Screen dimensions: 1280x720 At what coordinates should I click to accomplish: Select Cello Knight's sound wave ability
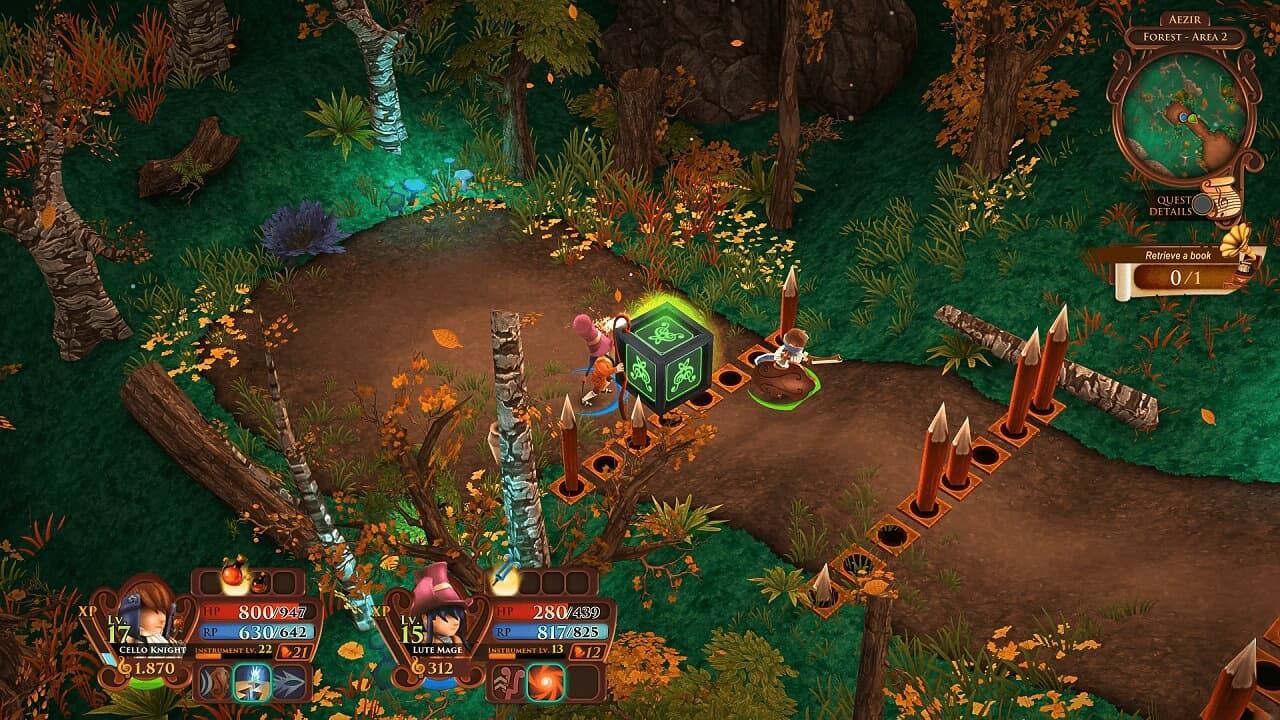pyautogui.click(x=216, y=682)
